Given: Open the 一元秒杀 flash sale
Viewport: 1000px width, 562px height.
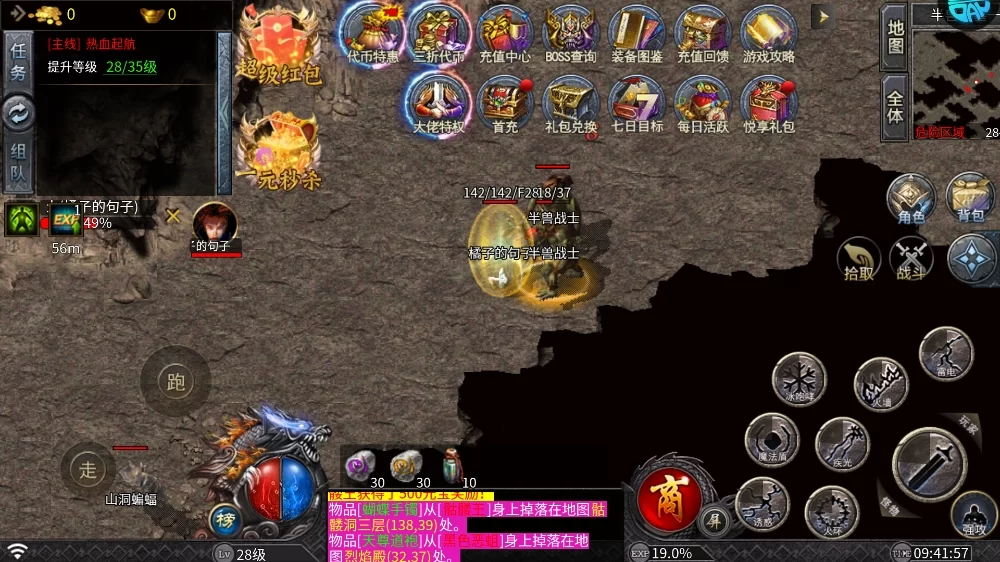Looking at the screenshot, I should pyautogui.click(x=279, y=150).
